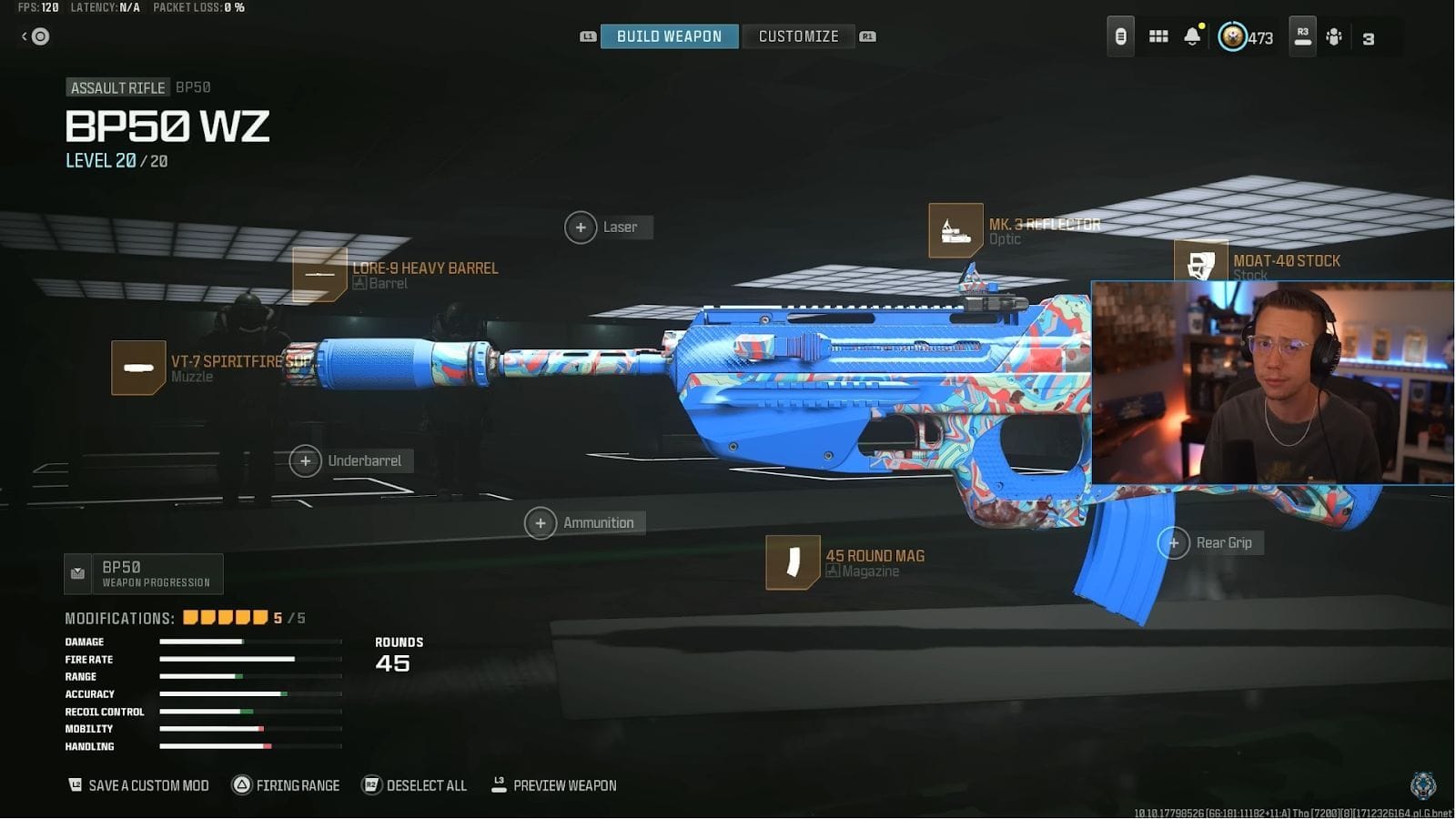Click the battery status icon in top bar

(x=1119, y=36)
